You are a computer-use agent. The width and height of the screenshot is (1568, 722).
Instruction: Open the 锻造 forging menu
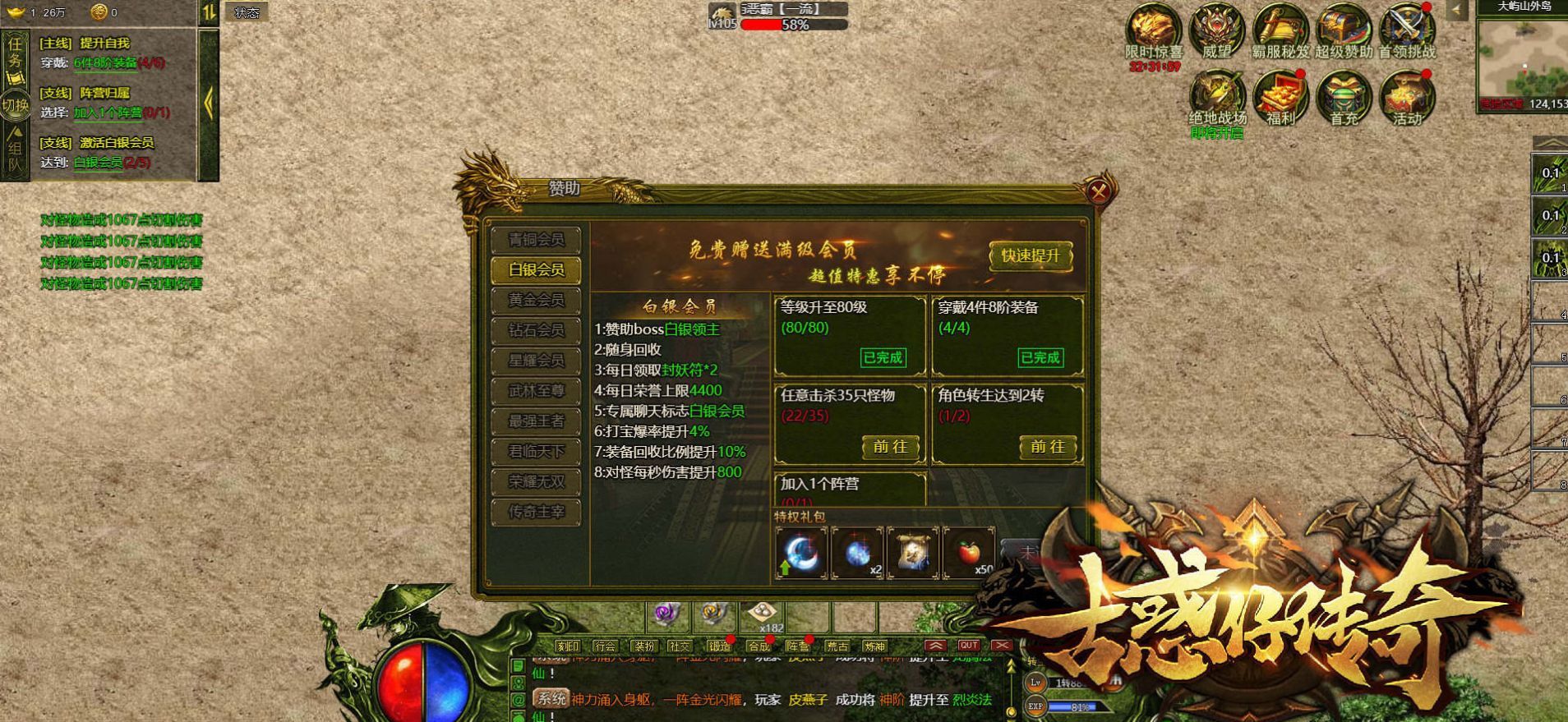[x=720, y=646]
